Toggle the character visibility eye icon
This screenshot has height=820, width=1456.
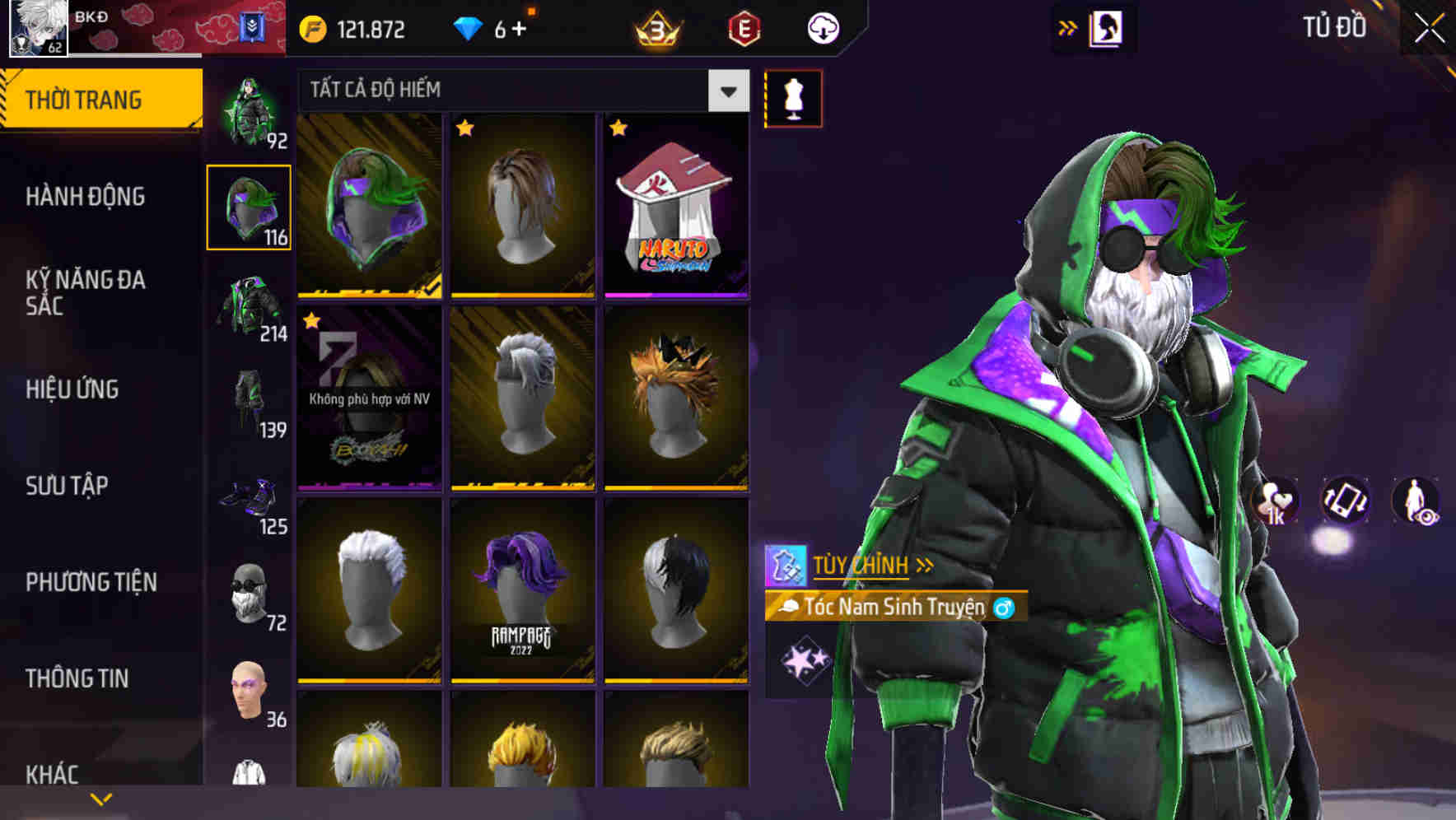pos(1417,501)
